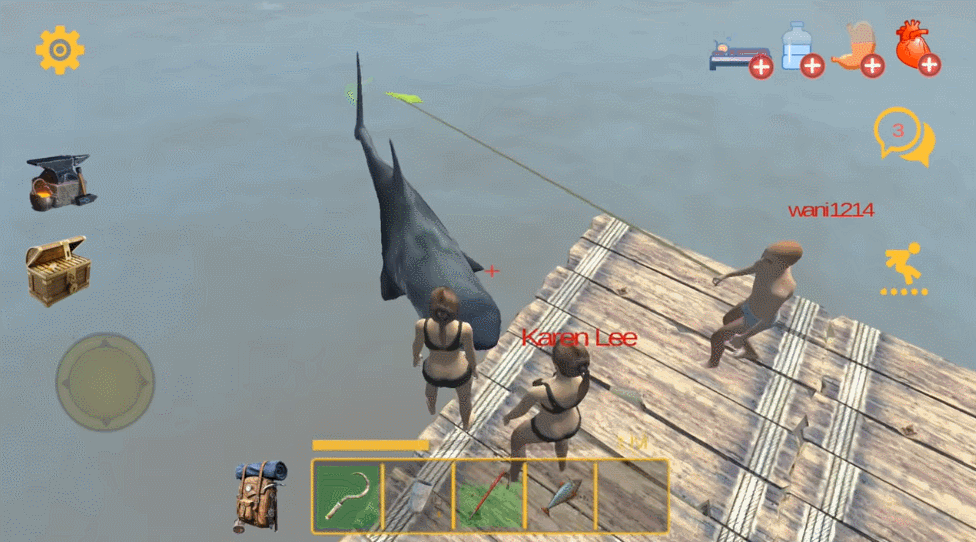Refill hunger with the stomach icon
The image size is (976, 542).
[x=858, y=48]
